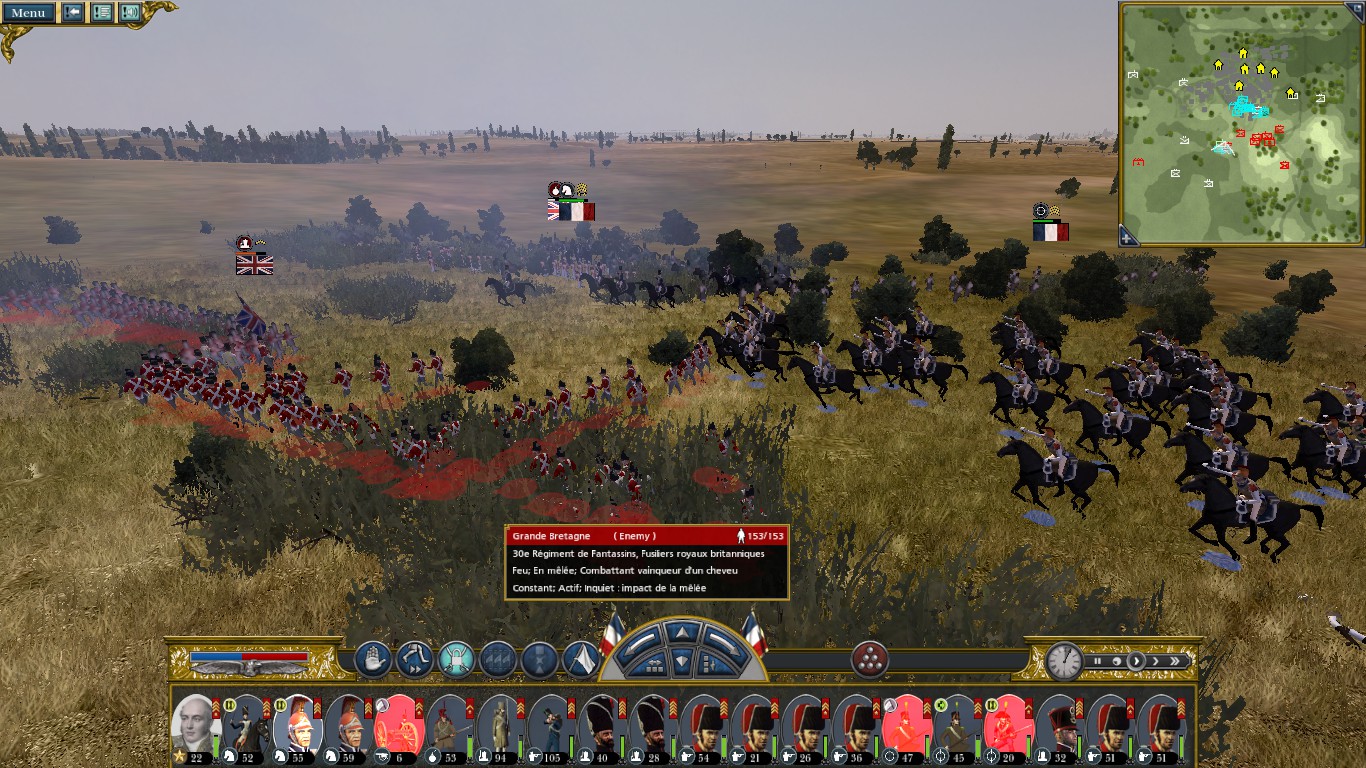The height and width of the screenshot is (768, 1366).
Task: Click the minimap's plus zoom button
Action: (x=1128, y=237)
